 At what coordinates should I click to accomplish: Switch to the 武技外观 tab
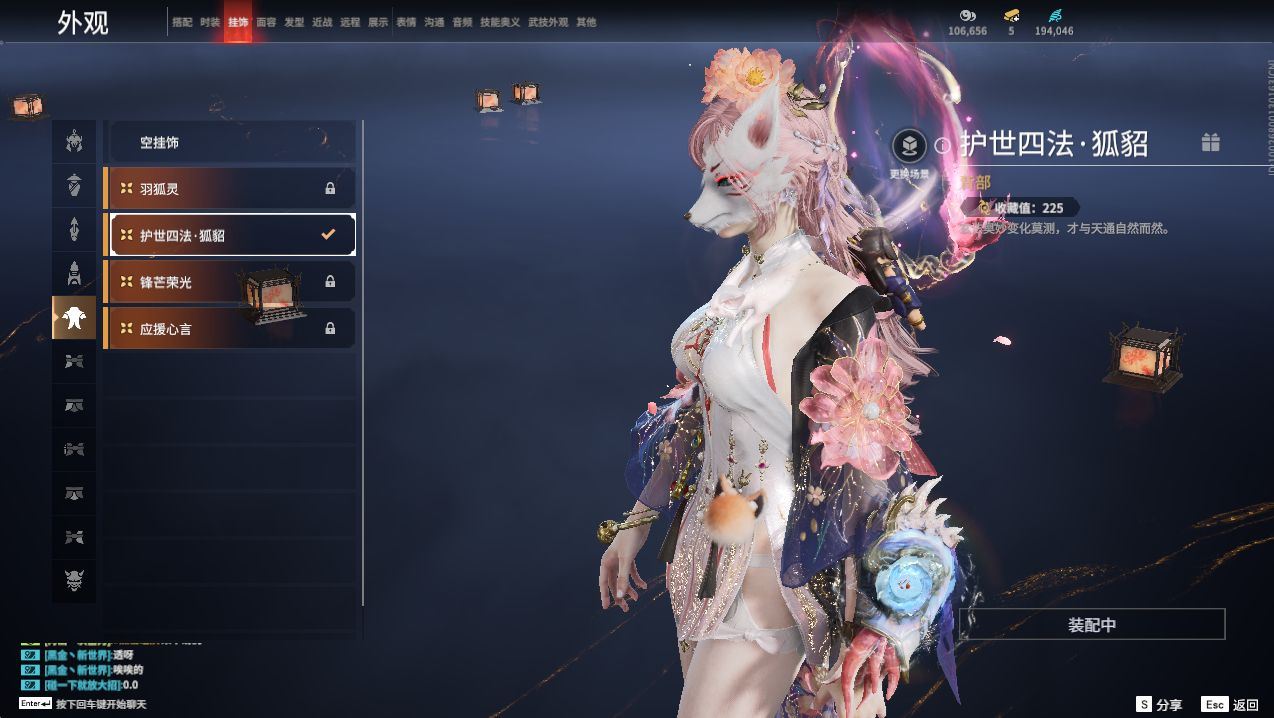pos(548,22)
